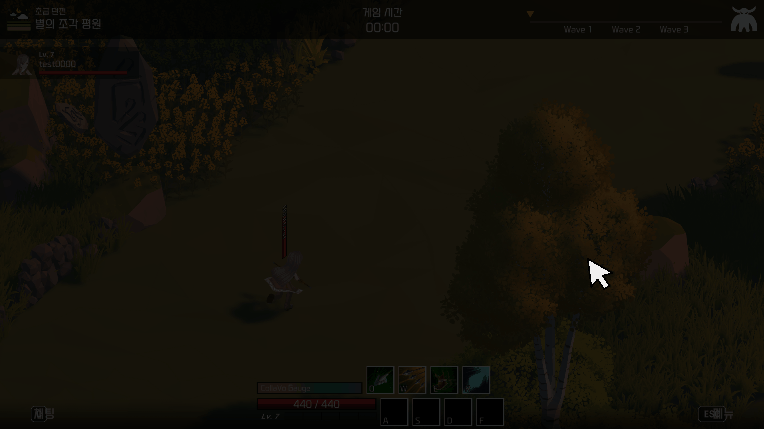The height and width of the screenshot is (429, 764).
Task: Trigger the red and green skill icon
Action: (x=444, y=380)
